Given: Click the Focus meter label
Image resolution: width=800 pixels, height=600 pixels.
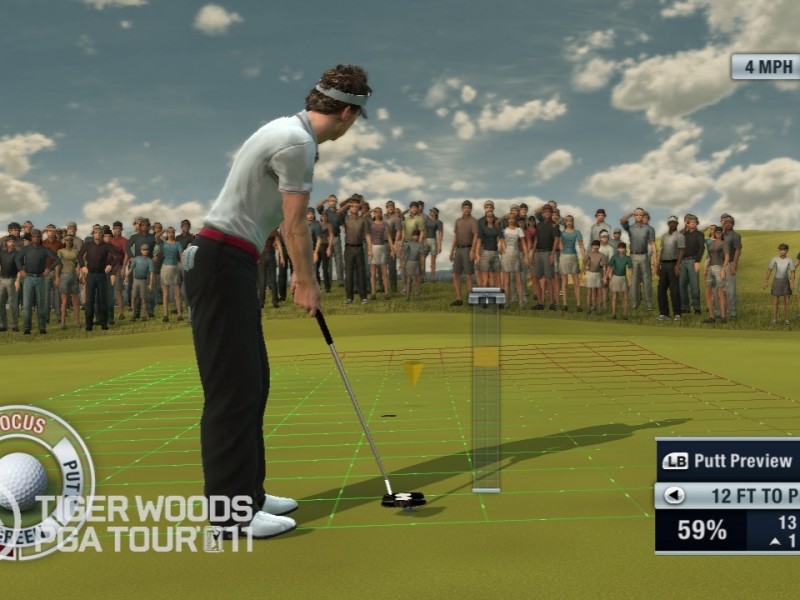Looking at the screenshot, I should [23, 424].
